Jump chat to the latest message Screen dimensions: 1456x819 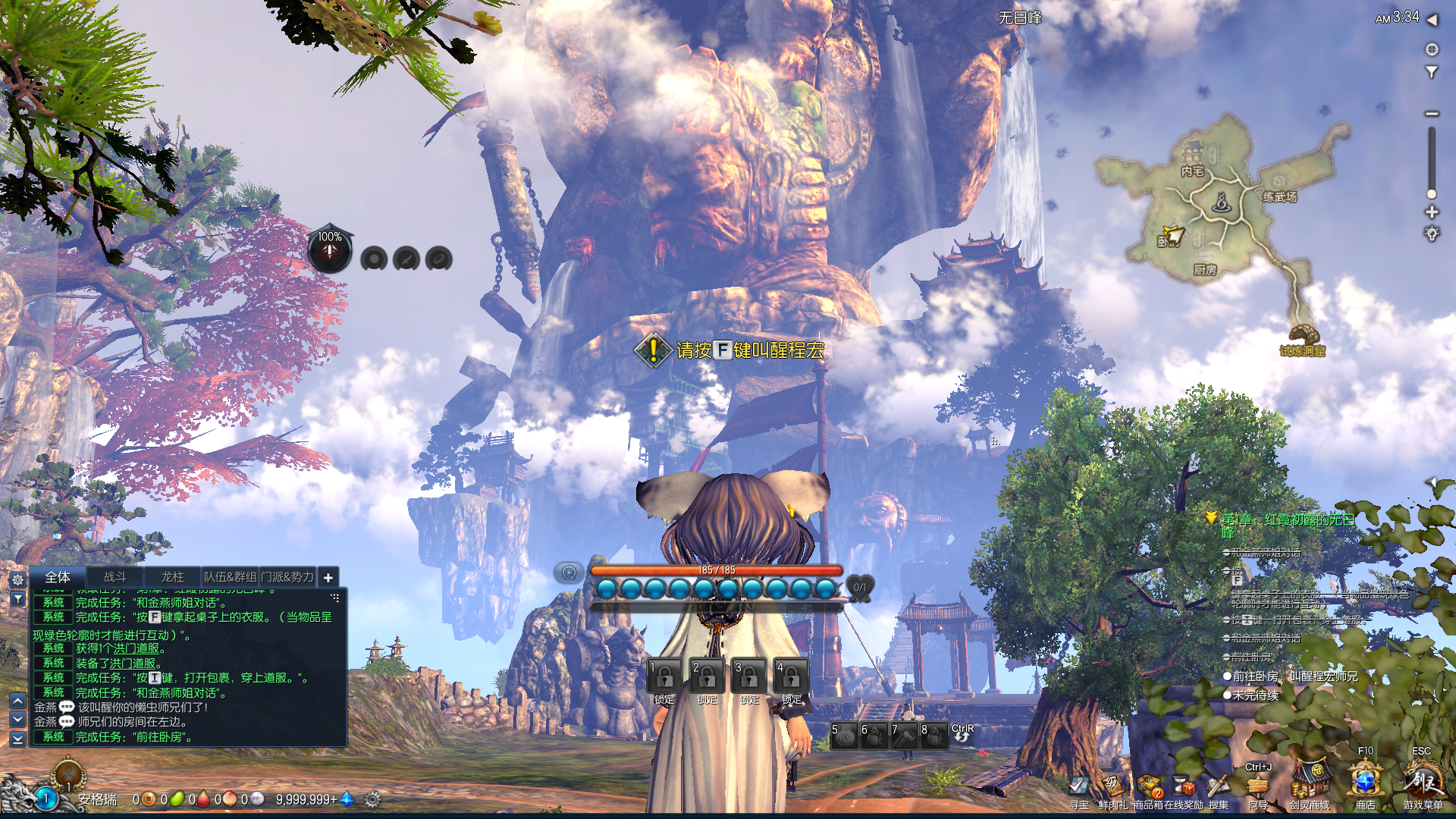point(18,738)
